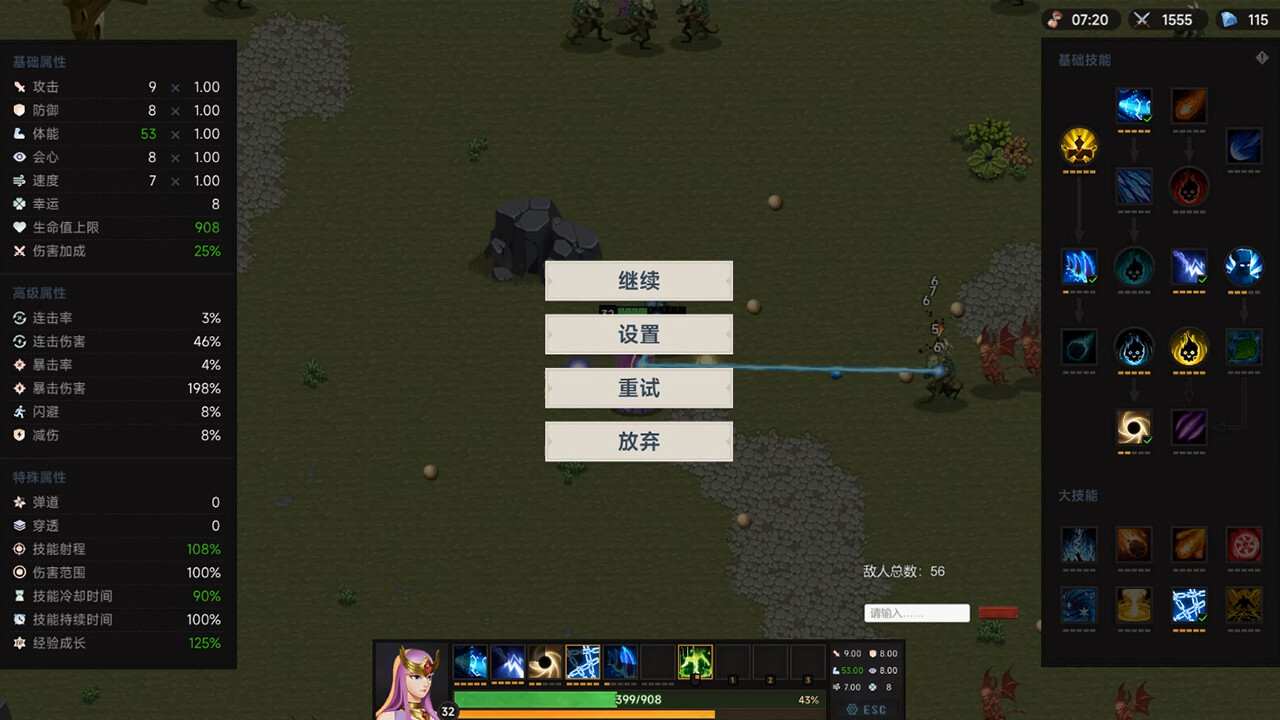Open the yellow flaming skull skill icon
1280x720 pixels.
click(1189, 348)
